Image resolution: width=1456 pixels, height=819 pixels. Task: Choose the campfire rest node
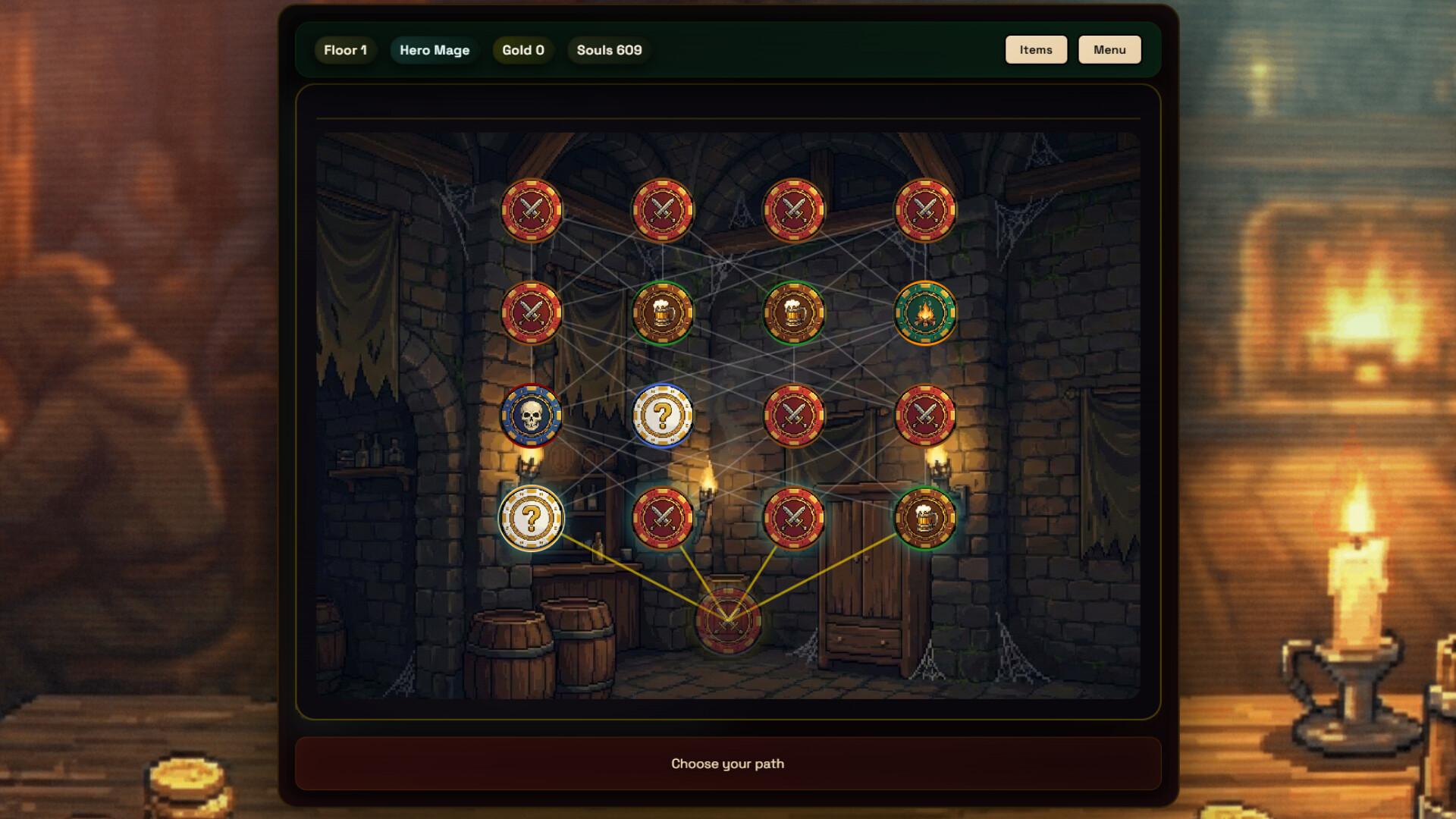click(924, 312)
